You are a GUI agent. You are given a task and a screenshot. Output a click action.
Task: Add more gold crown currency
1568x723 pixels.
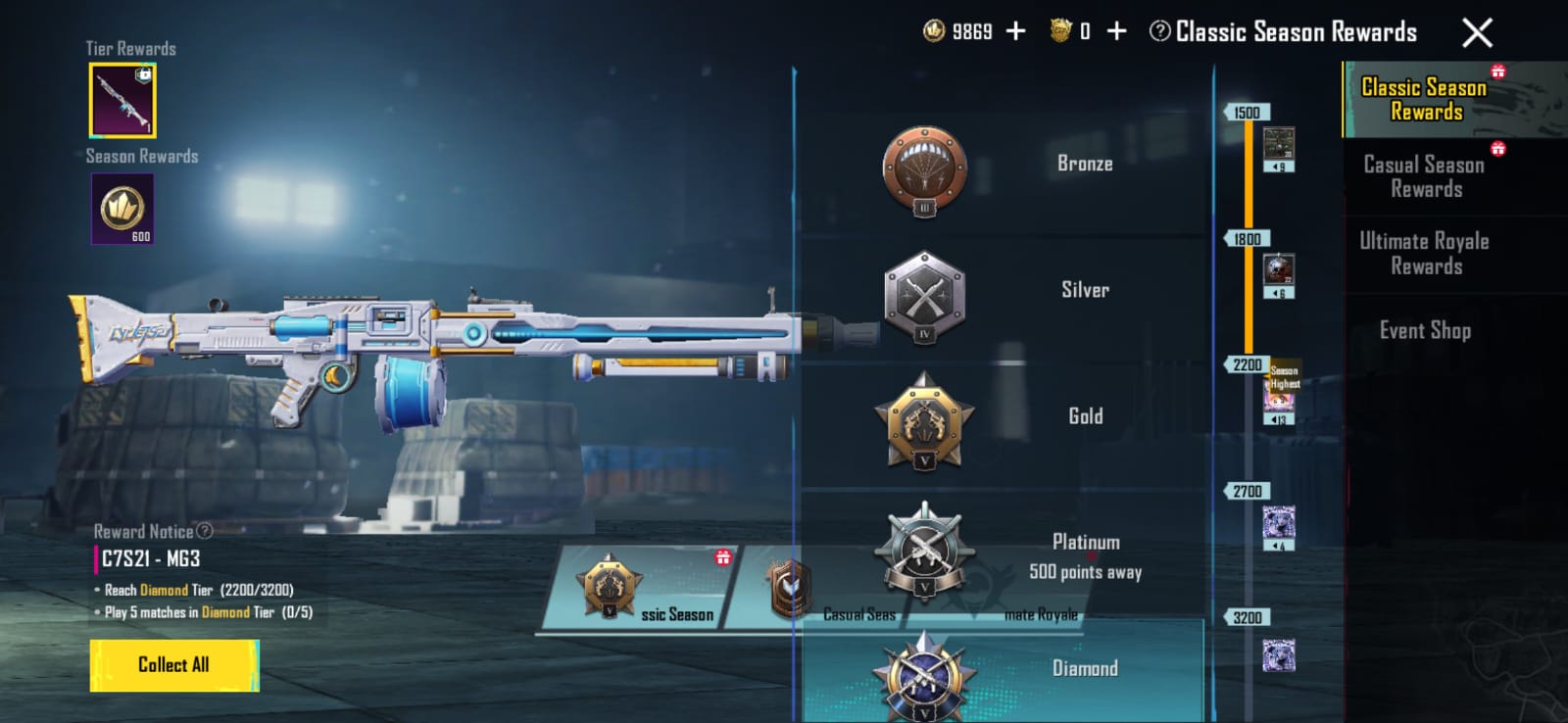[x=1116, y=31]
